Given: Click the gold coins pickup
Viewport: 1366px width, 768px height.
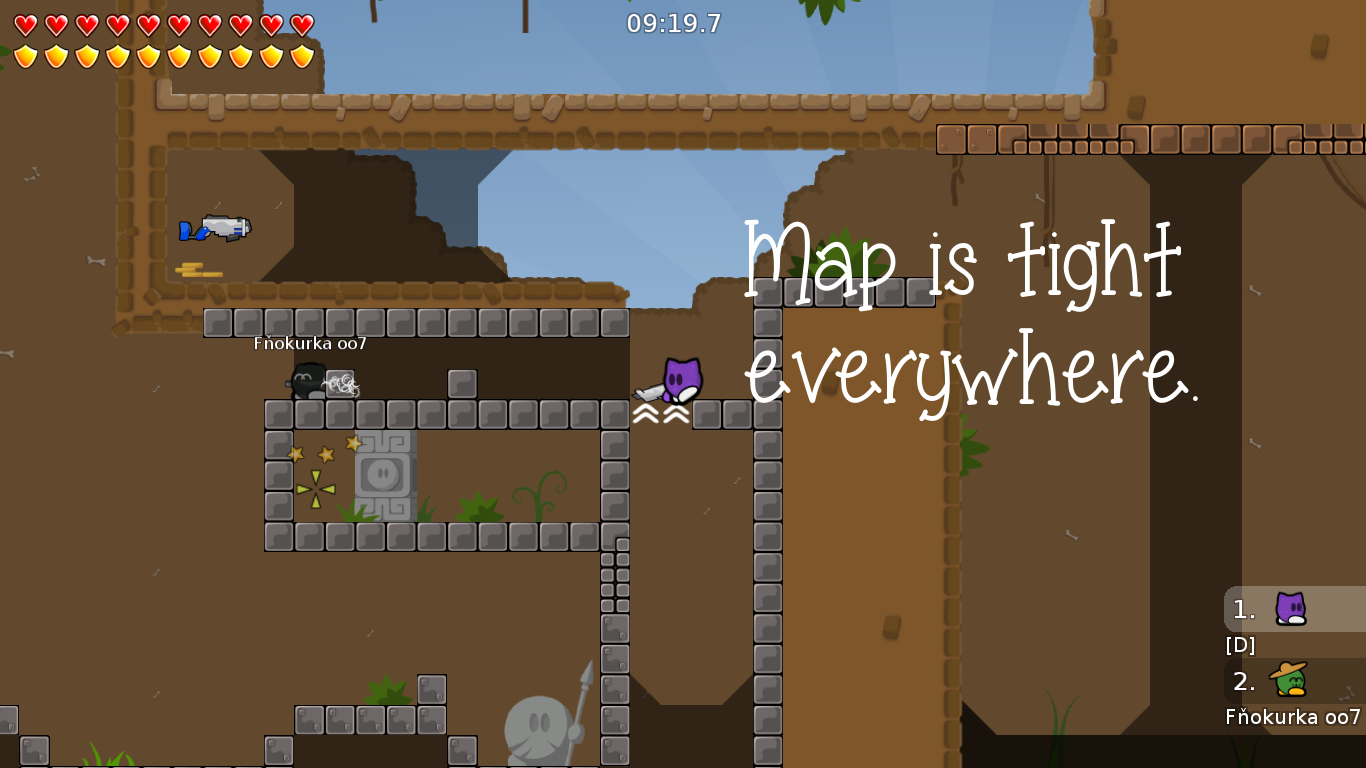Looking at the screenshot, I should coord(201,272).
